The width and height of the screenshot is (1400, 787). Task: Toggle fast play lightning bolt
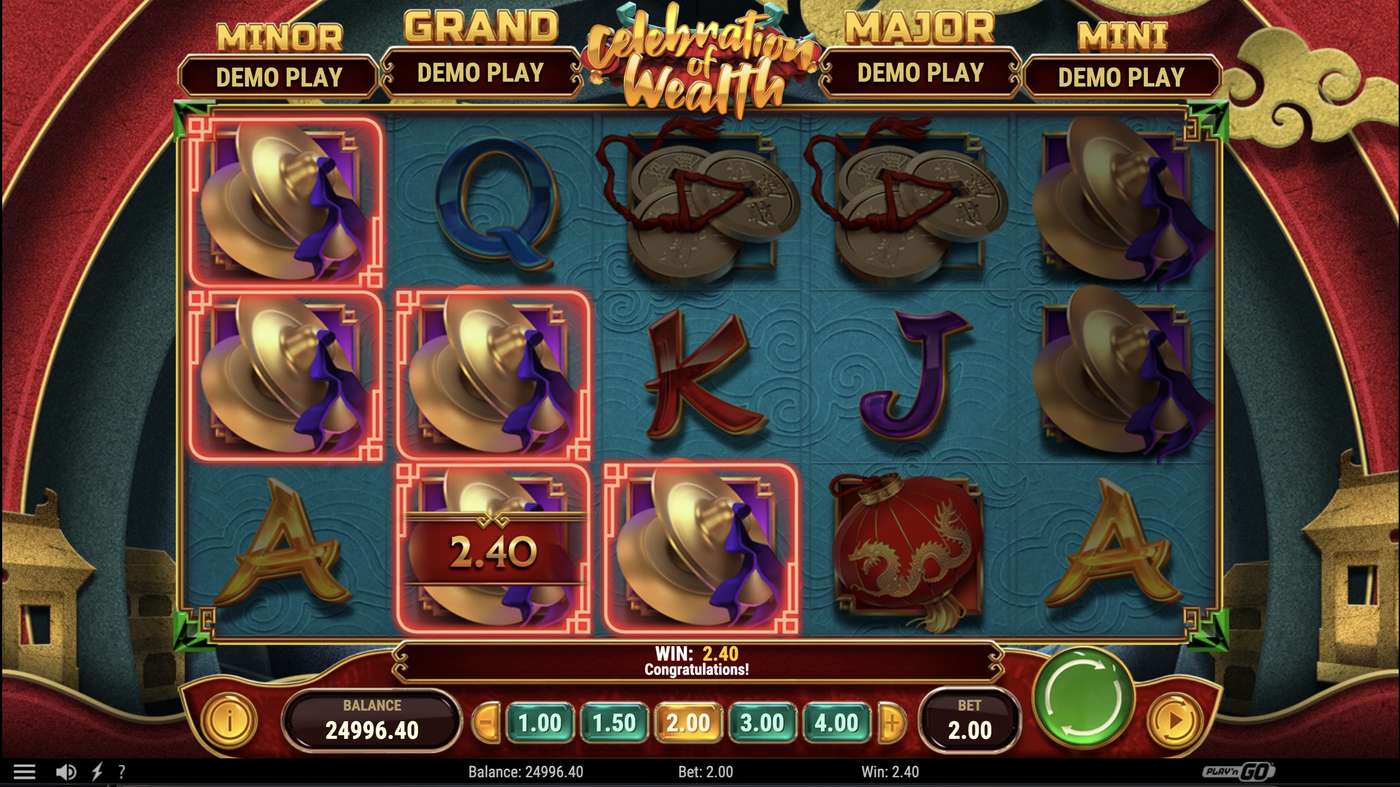click(x=97, y=772)
